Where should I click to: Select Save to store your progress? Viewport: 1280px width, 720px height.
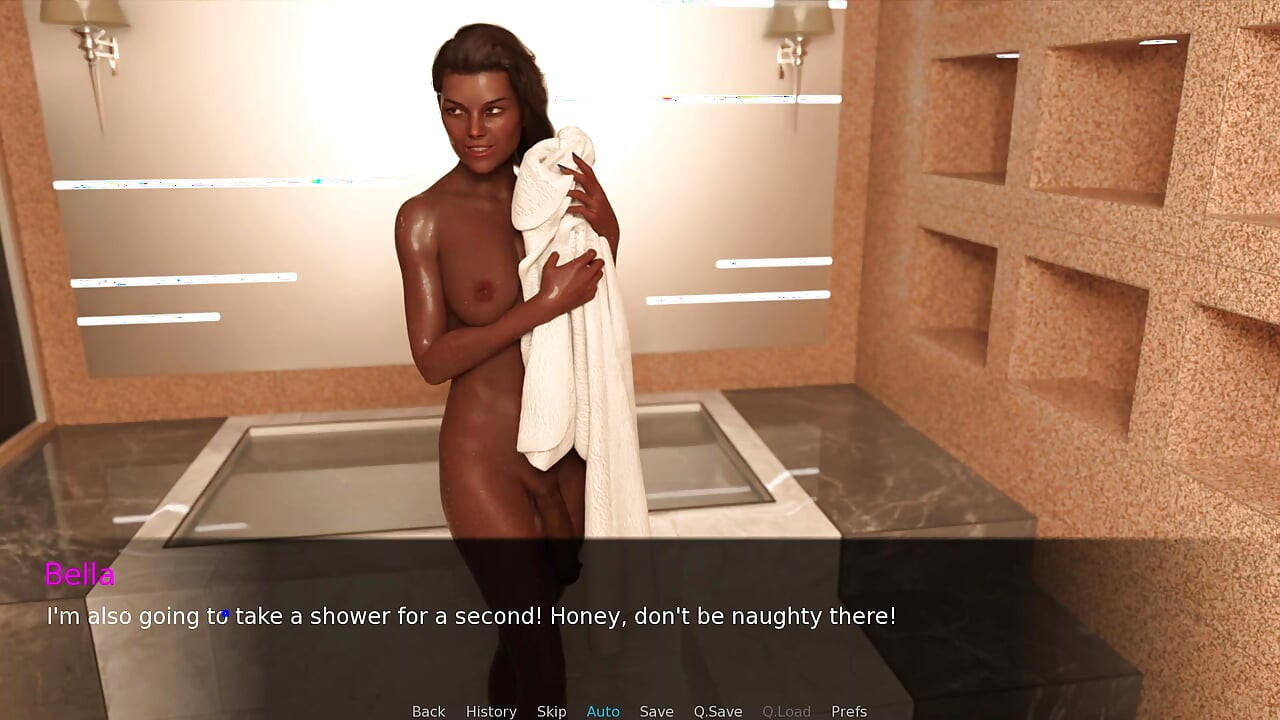coord(656,710)
